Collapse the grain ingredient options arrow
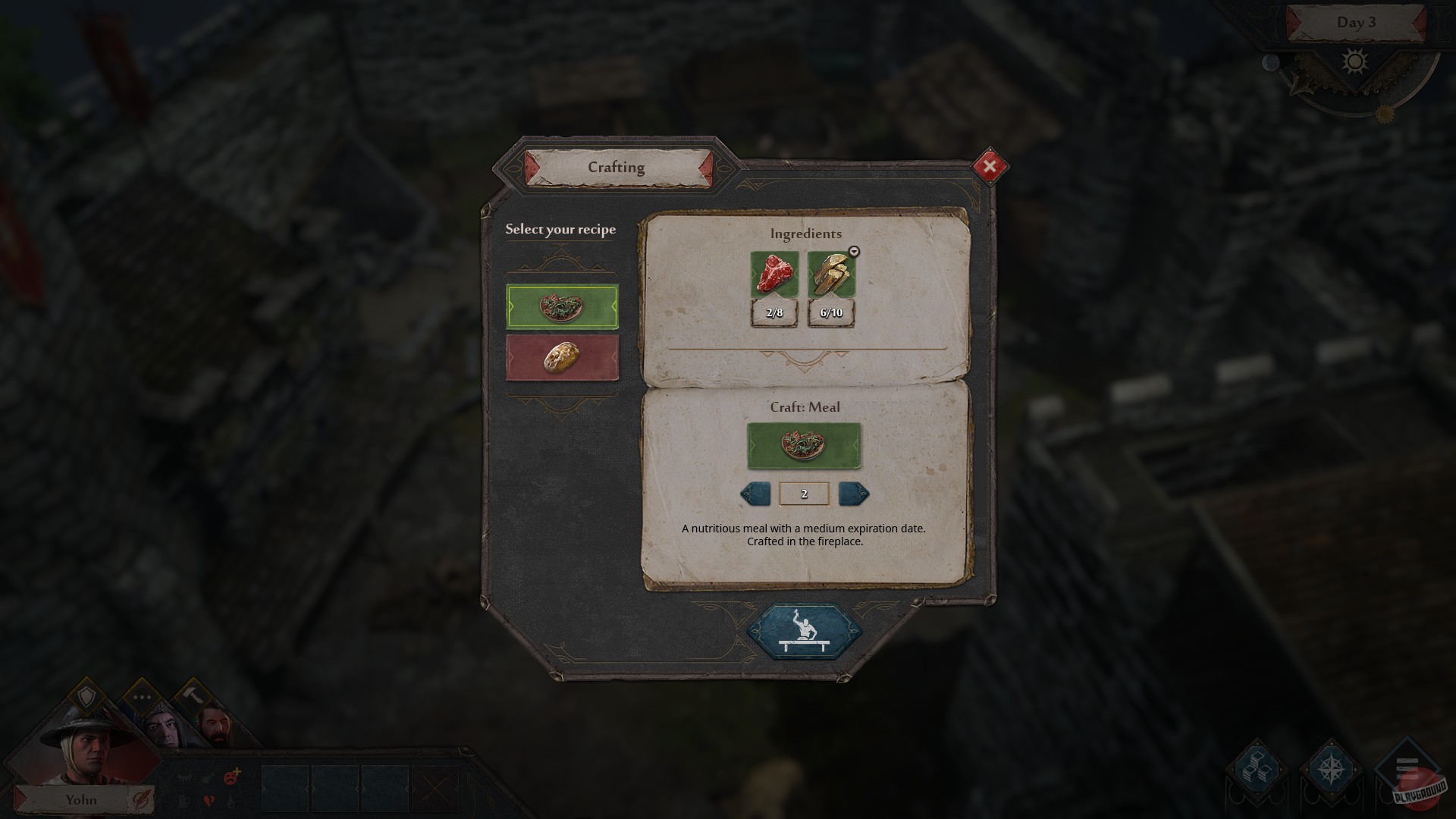1456x819 pixels. pyautogui.click(x=853, y=253)
